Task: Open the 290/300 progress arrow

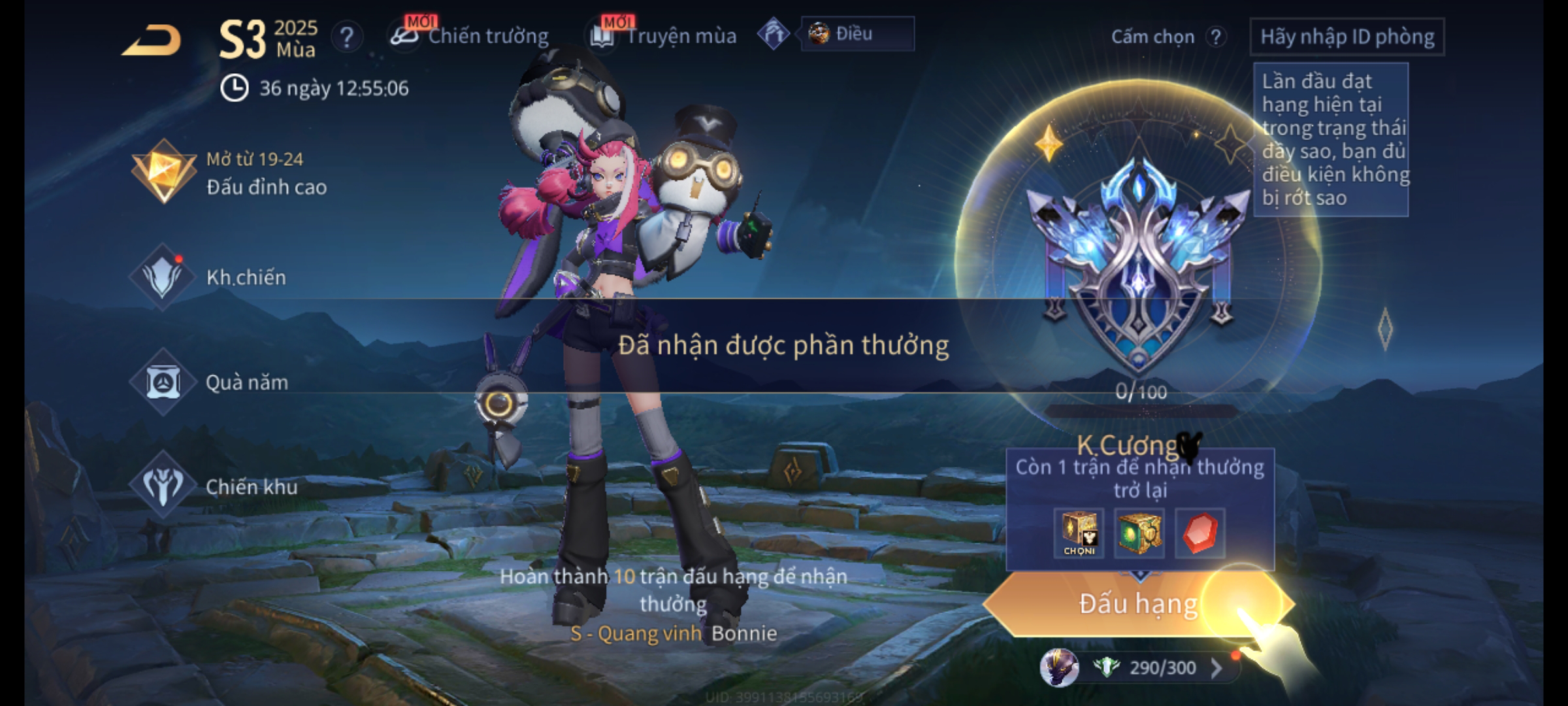Action: [1216, 667]
